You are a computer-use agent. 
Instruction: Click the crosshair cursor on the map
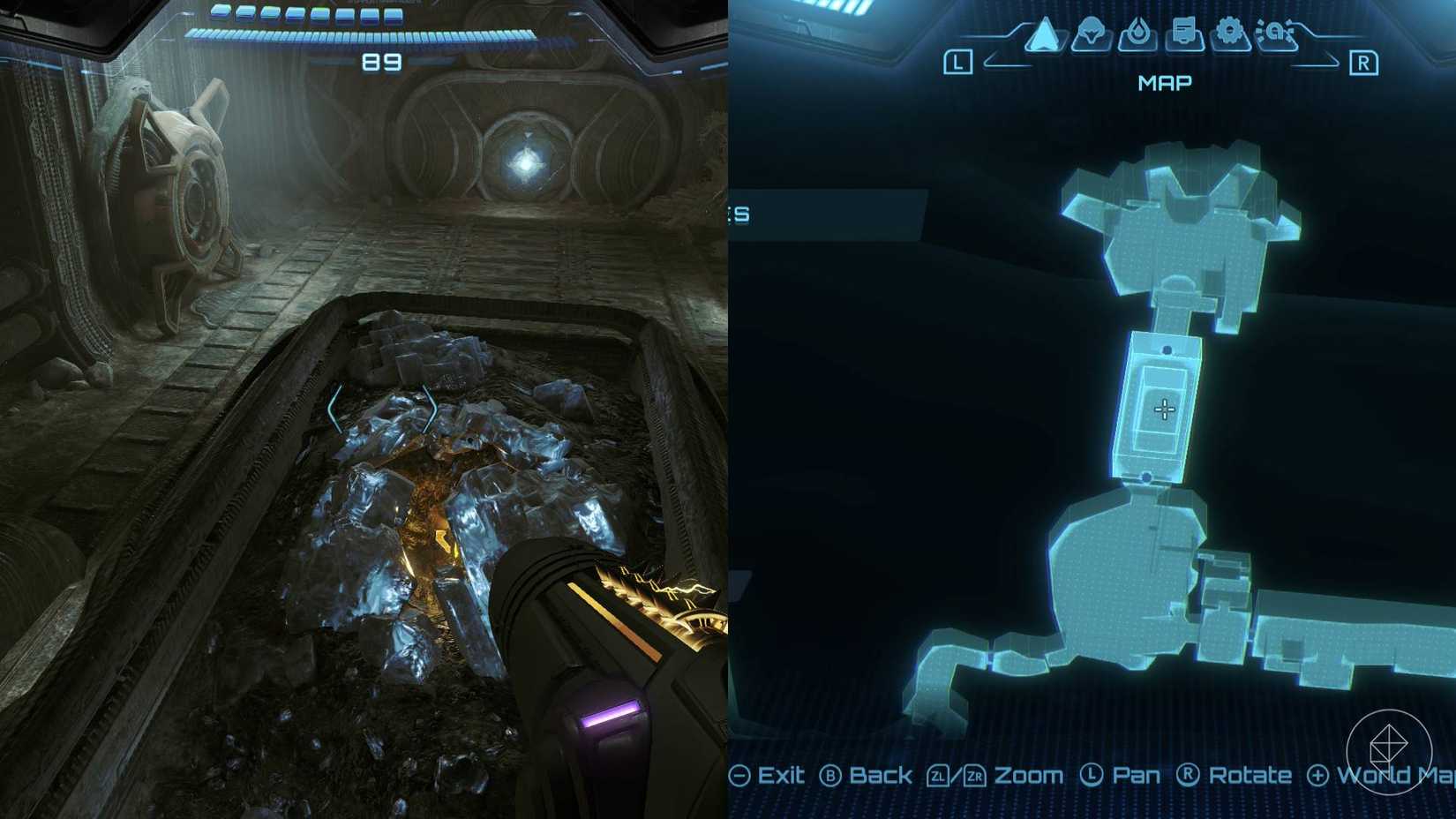click(x=1165, y=408)
